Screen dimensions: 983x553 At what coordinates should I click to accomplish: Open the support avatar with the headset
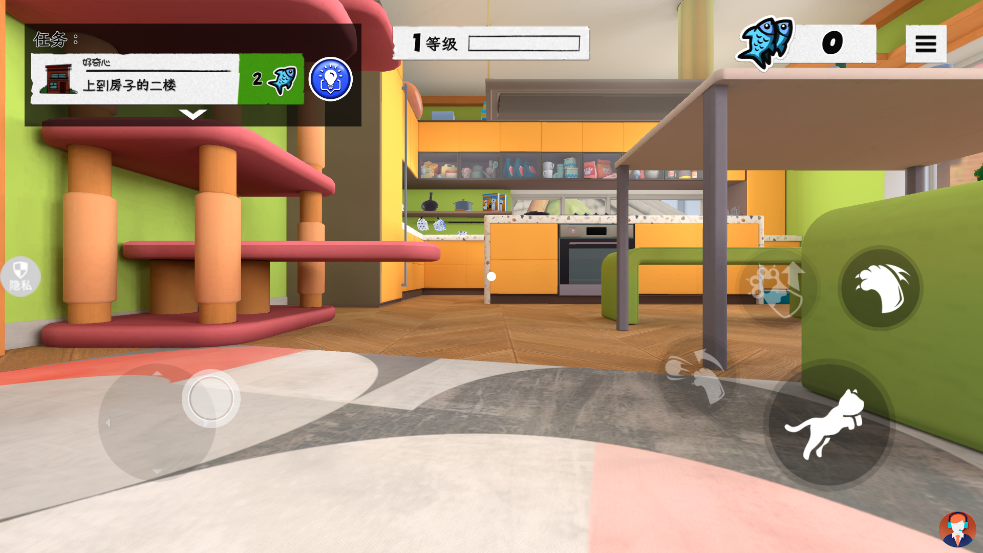pyautogui.click(x=957, y=530)
